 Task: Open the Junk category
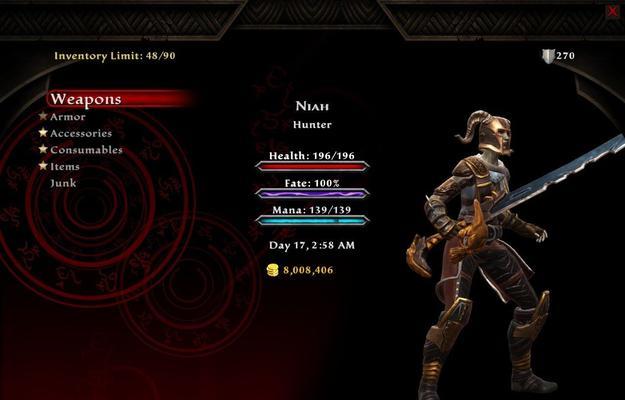(63, 183)
